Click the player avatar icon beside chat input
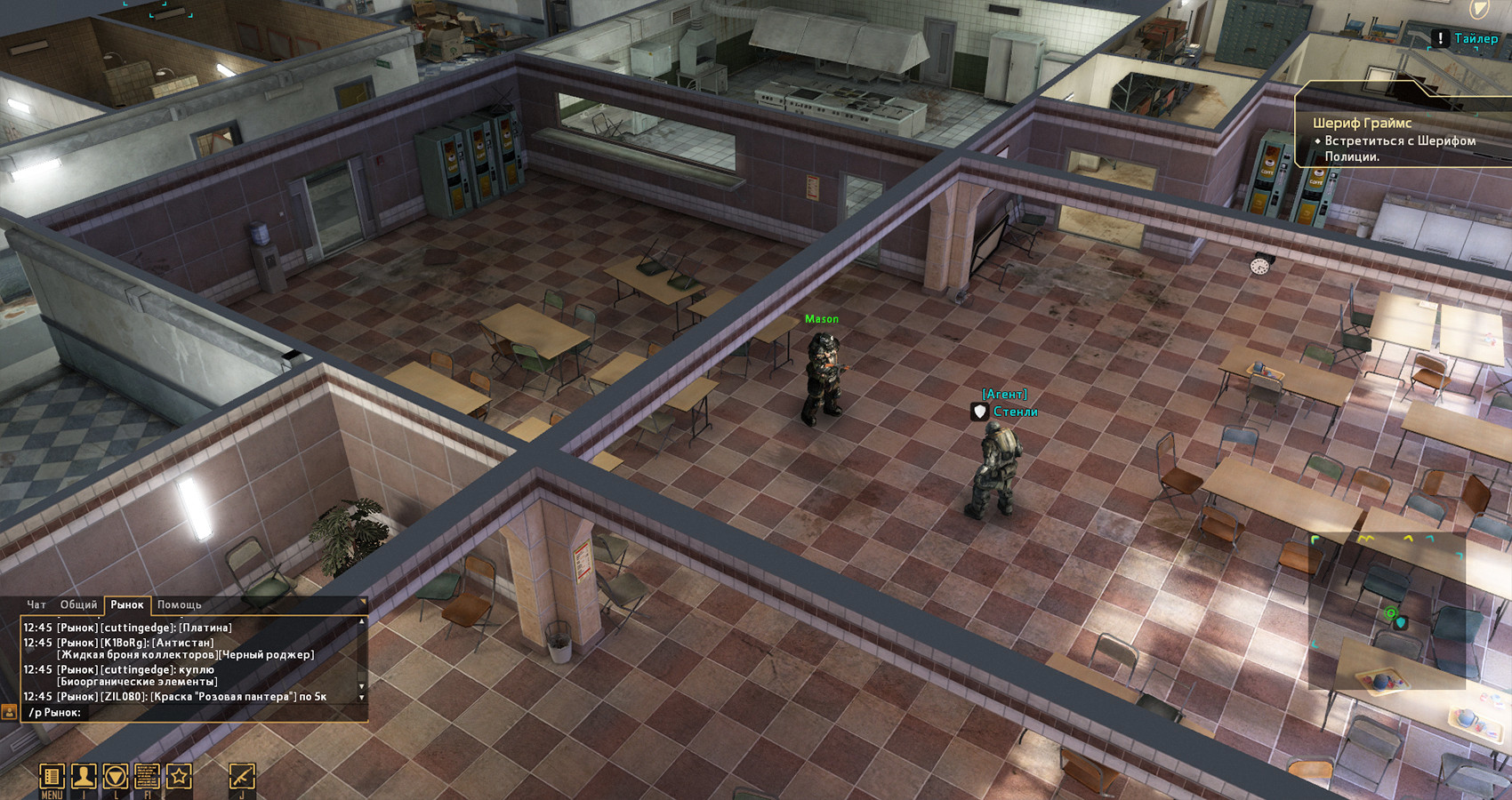Viewport: 1512px width, 800px height. (10, 713)
